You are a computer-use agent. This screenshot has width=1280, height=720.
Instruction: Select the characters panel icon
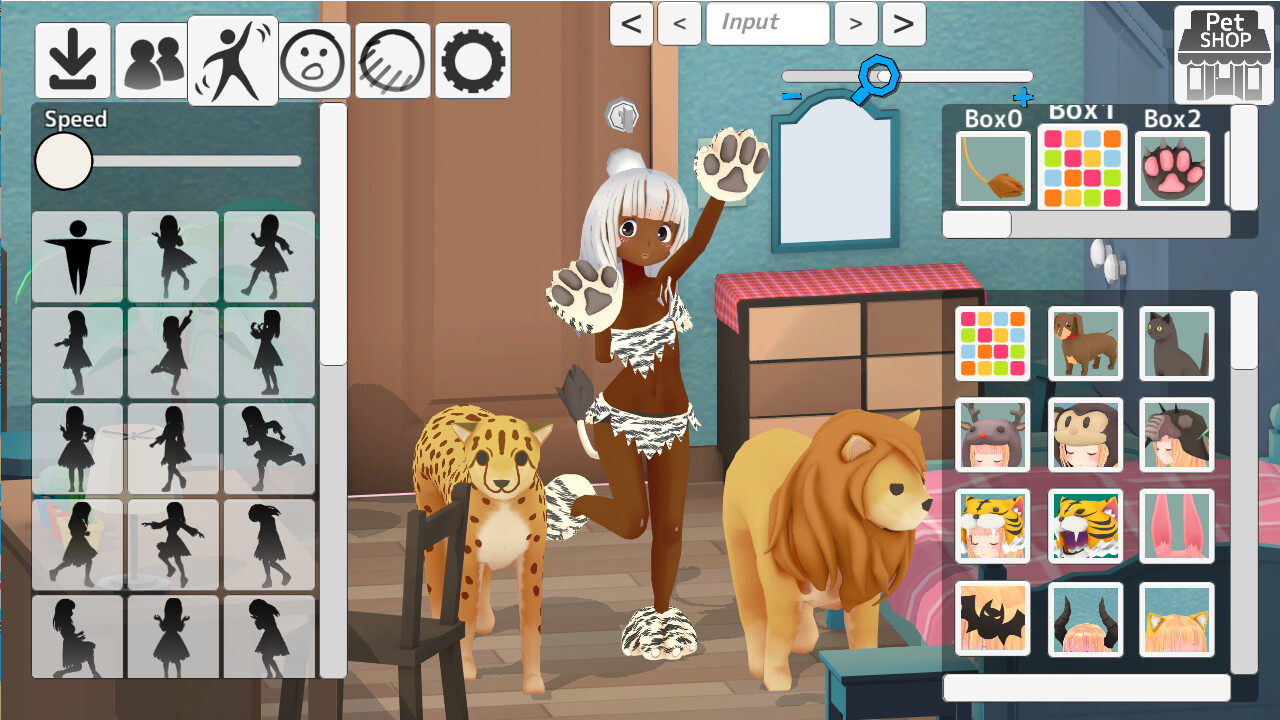click(151, 60)
